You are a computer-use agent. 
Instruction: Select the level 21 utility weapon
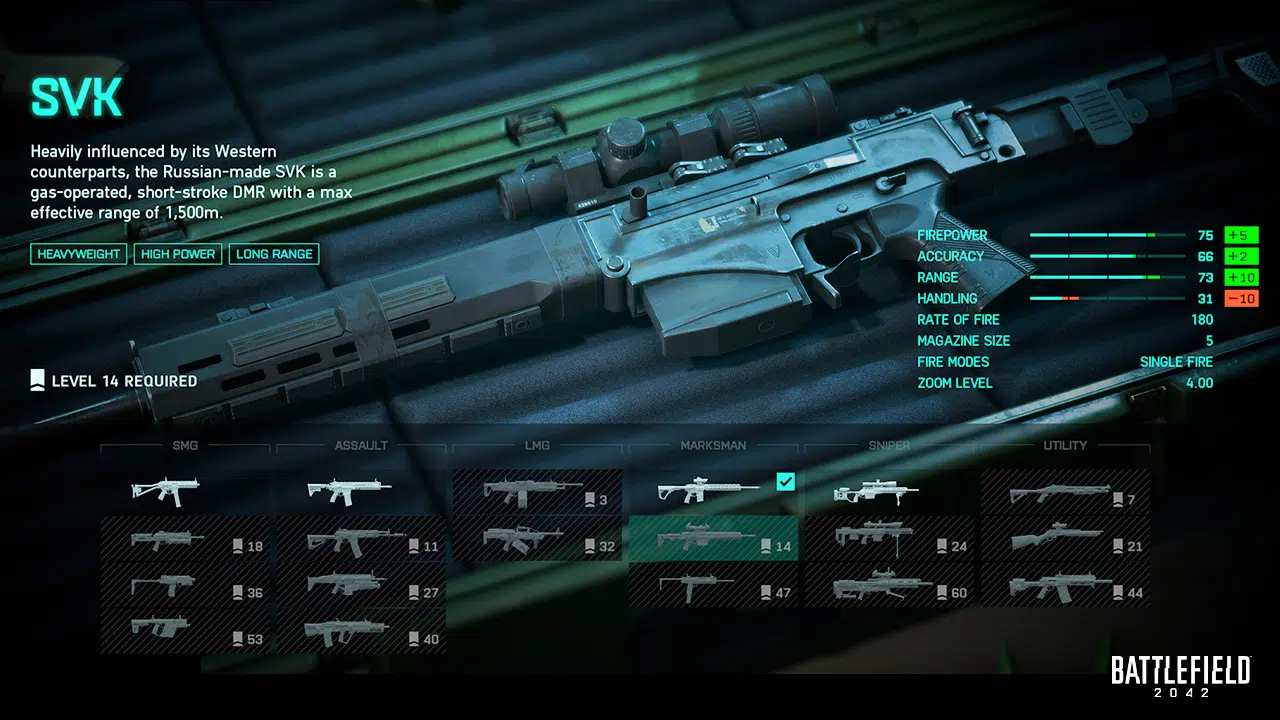[1066, 540]
